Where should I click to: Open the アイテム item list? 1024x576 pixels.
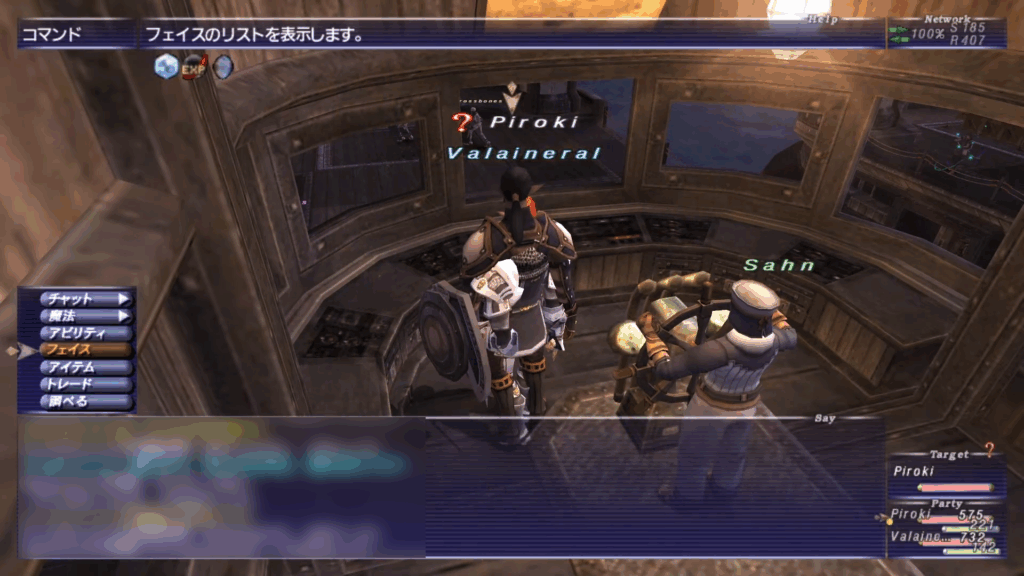click(x=84, y=367)
